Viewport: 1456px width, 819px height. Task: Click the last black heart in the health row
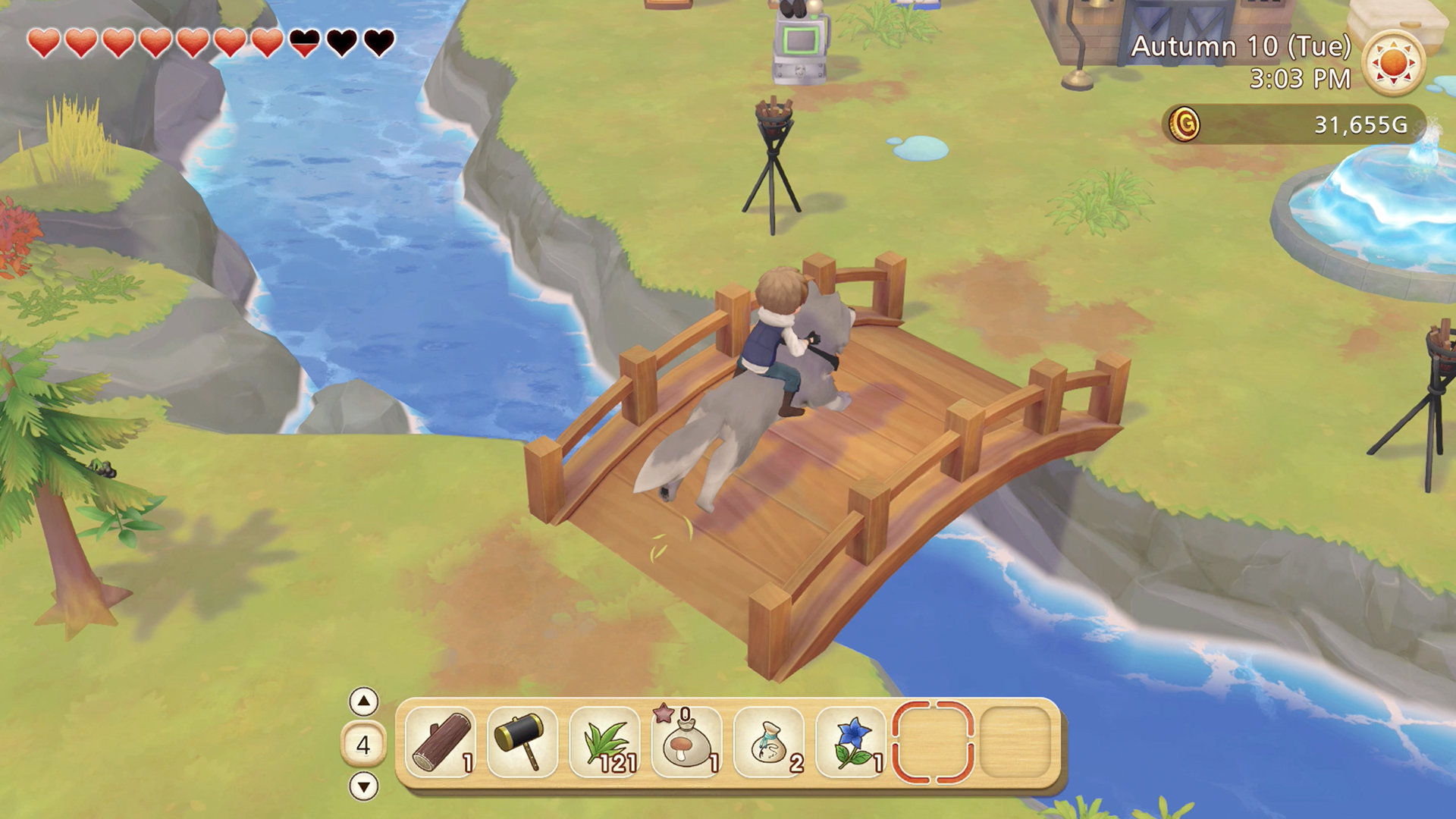(x=378, y=42)
